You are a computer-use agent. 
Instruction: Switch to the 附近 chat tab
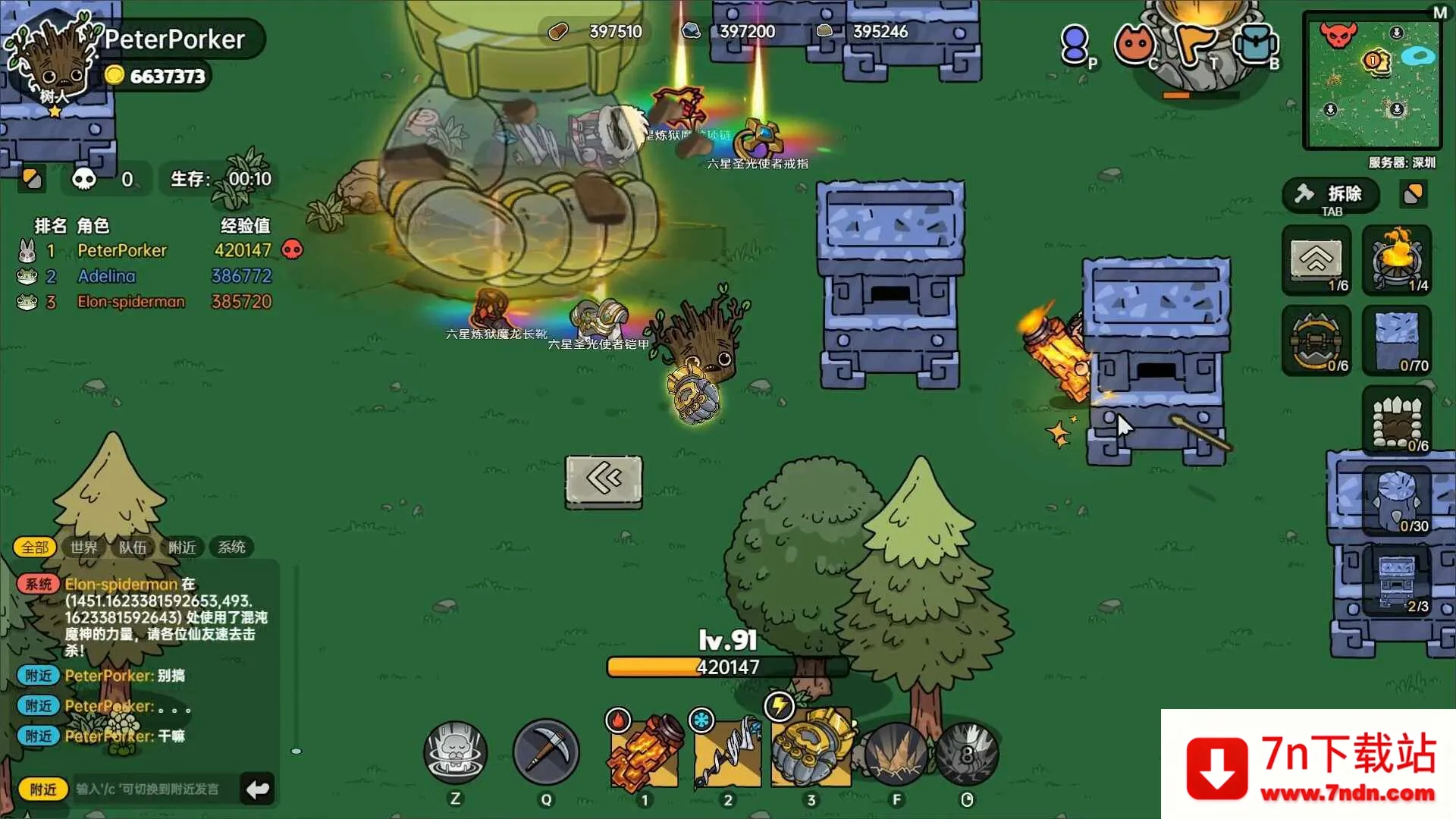pos(182,547)
